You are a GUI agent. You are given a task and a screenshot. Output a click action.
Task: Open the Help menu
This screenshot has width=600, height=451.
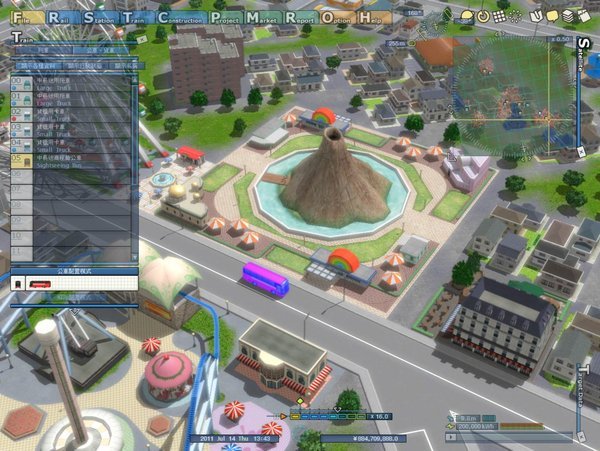click(x=374, y=18)
